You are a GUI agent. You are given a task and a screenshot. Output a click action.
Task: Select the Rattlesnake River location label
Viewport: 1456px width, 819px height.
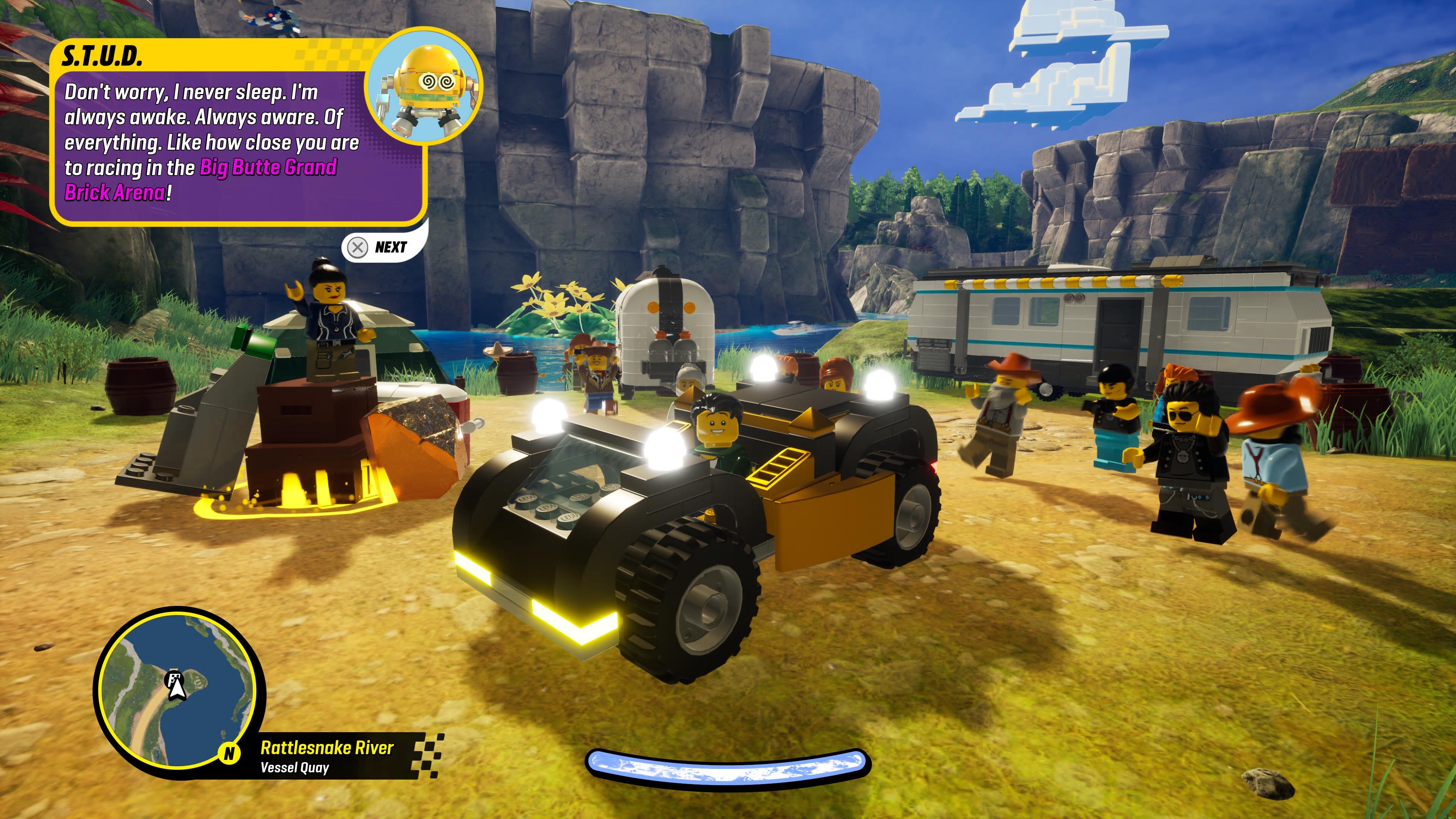(327, 748)
